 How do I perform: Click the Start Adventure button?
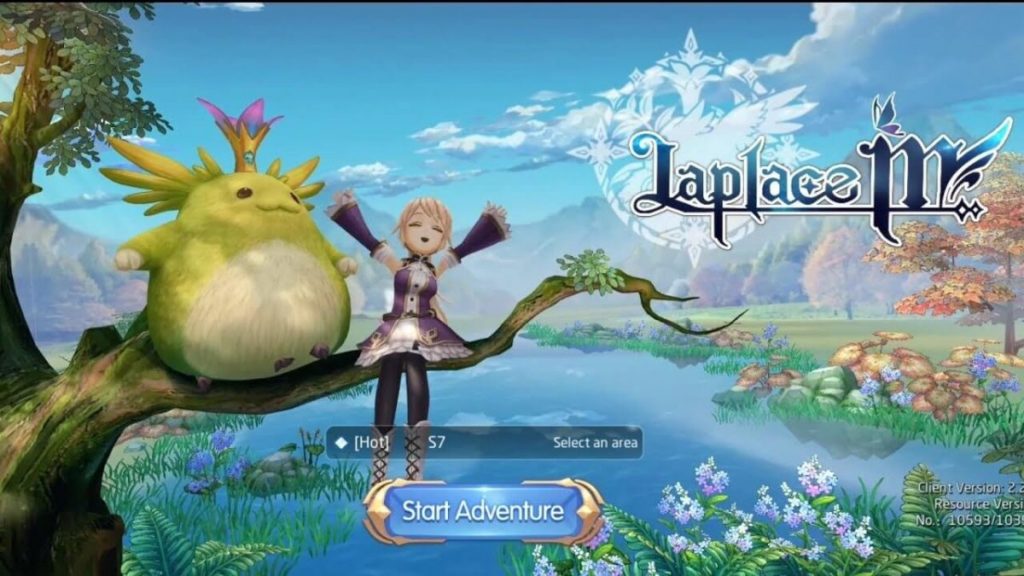click(x=482, y=511)
